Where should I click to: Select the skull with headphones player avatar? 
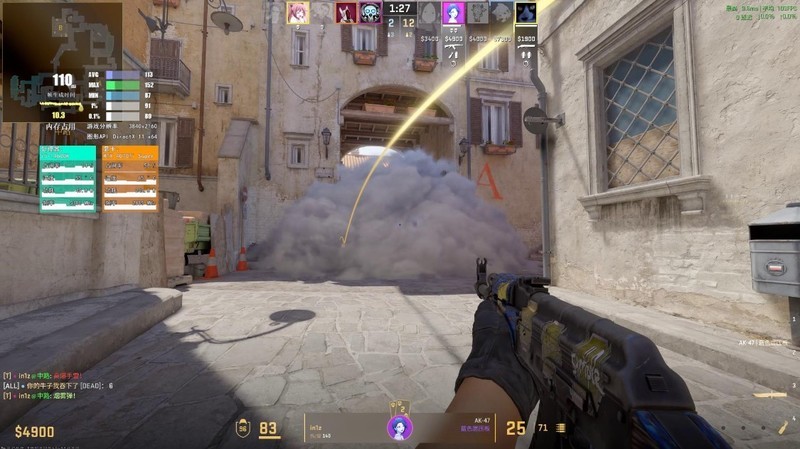click(371, 12)
